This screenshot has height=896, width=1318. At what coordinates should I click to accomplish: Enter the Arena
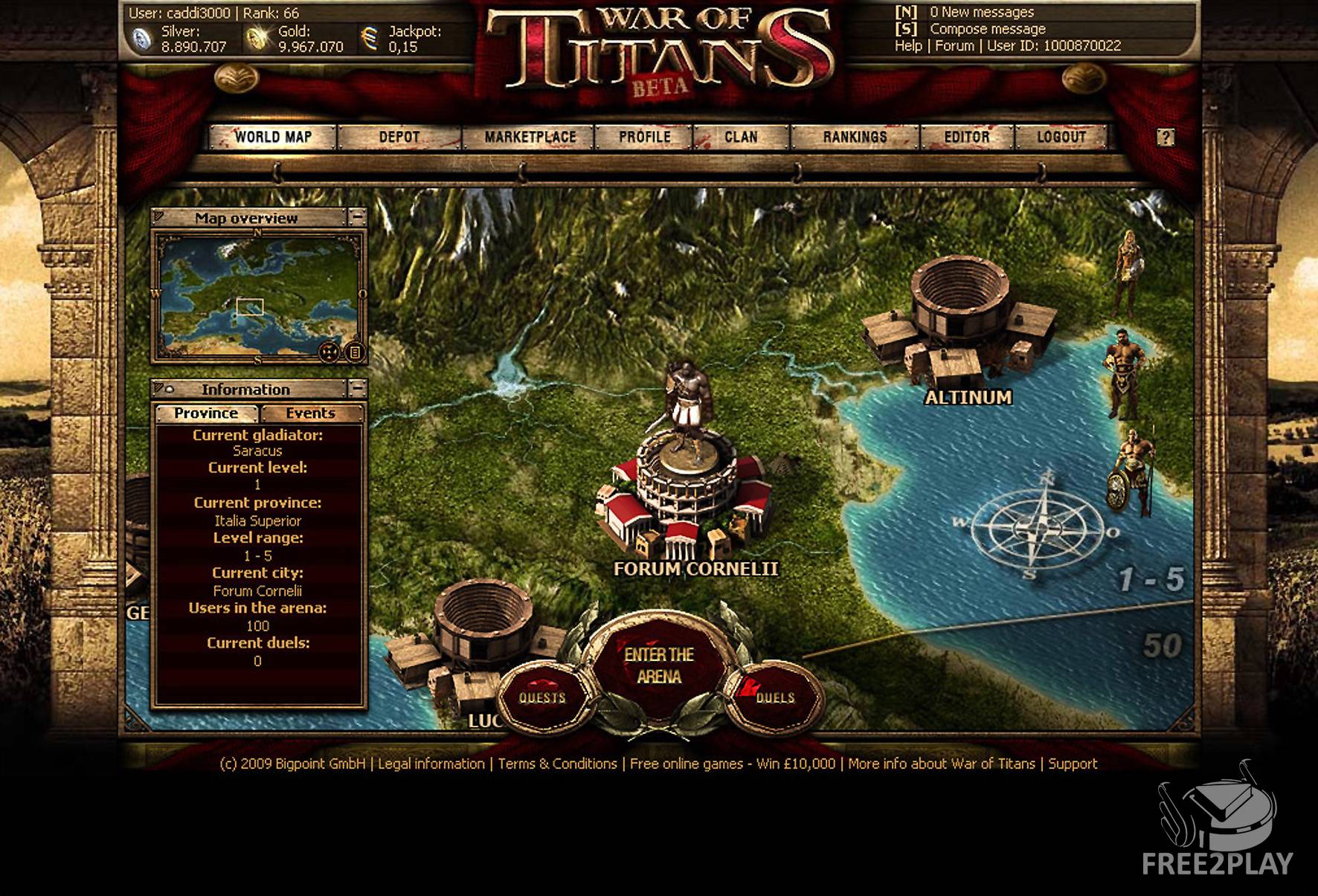tap(659, 665)
